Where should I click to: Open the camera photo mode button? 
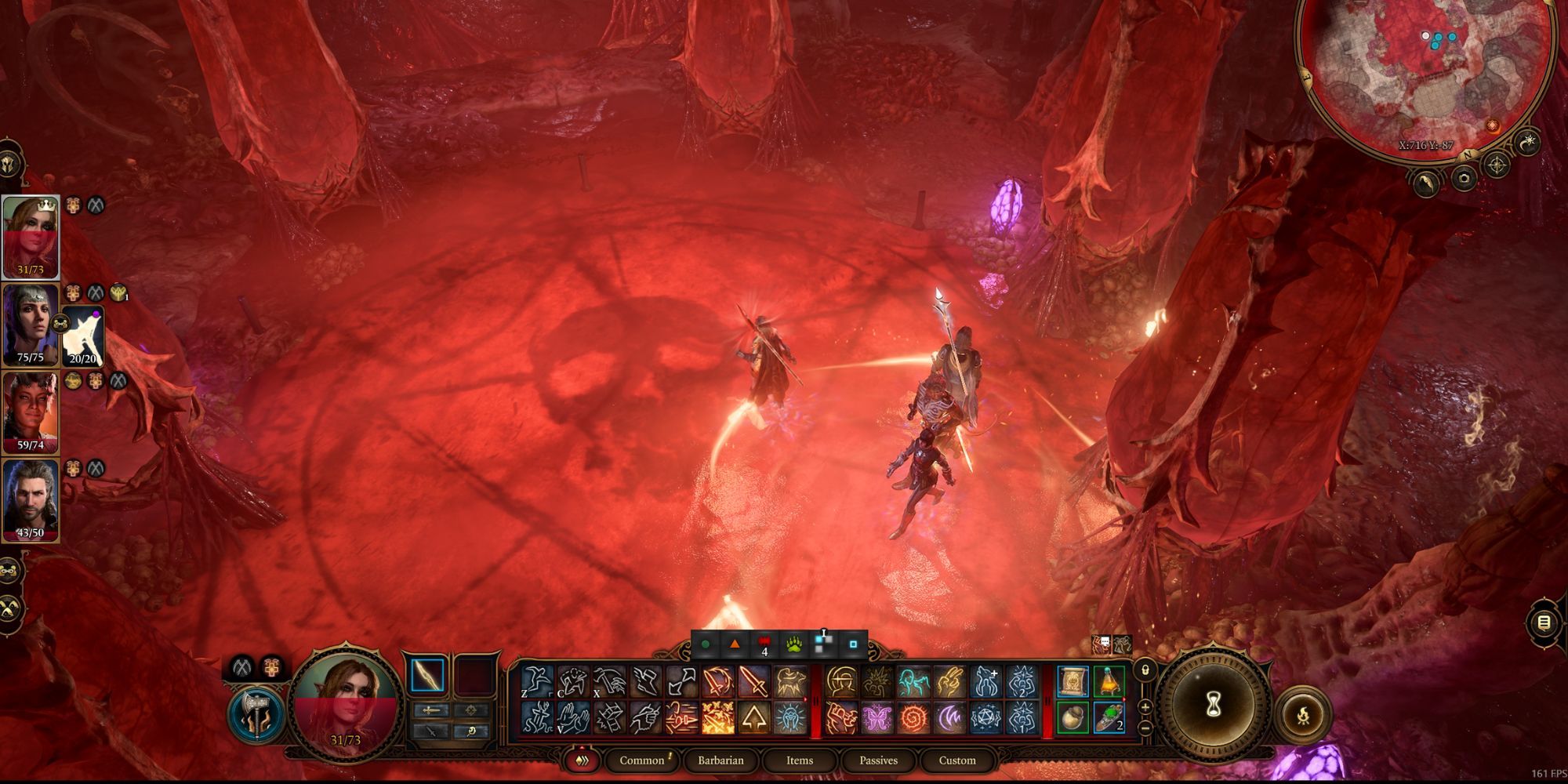point(1463,179)
